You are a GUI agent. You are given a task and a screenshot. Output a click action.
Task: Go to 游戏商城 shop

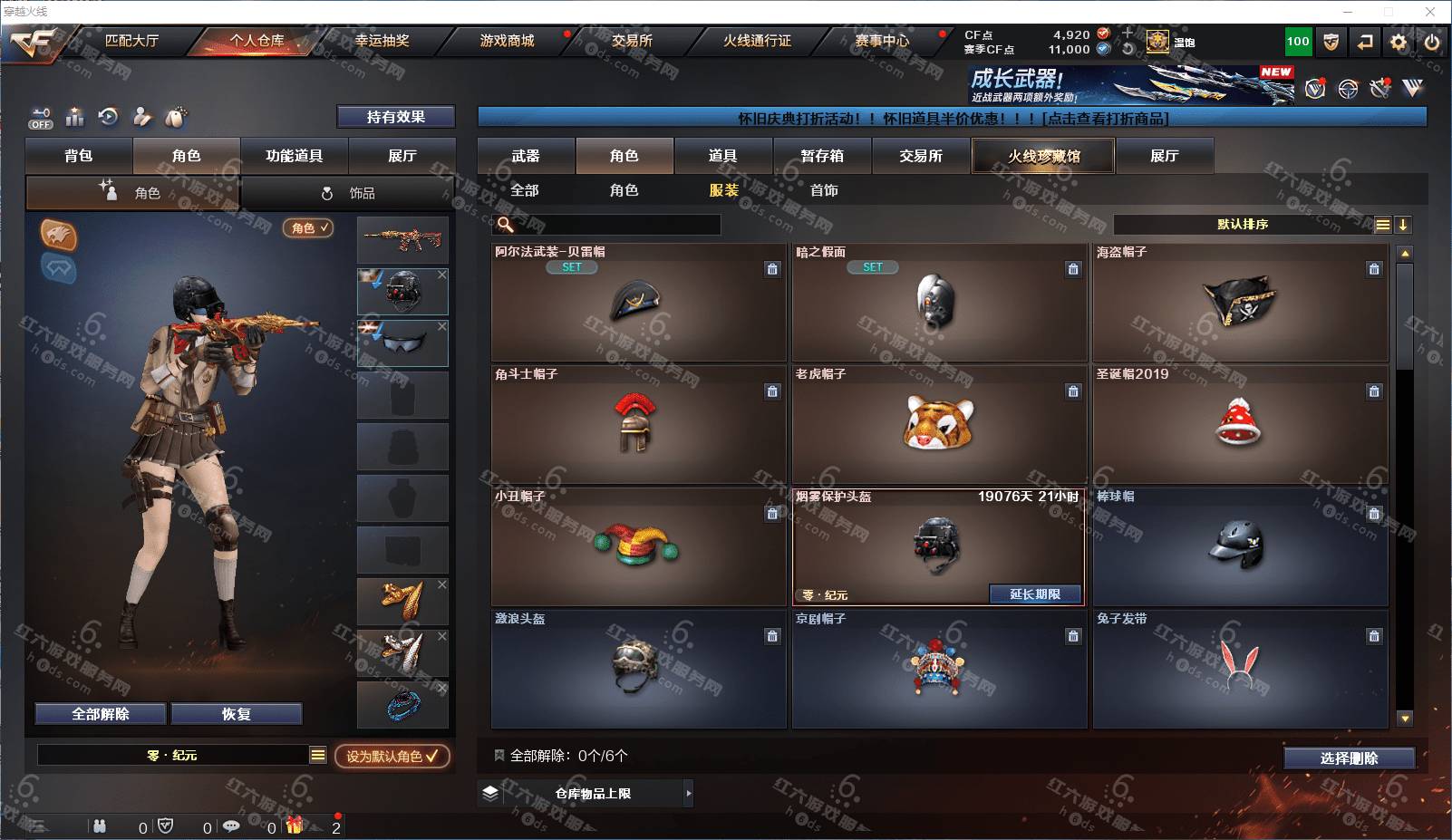[507, 41]
